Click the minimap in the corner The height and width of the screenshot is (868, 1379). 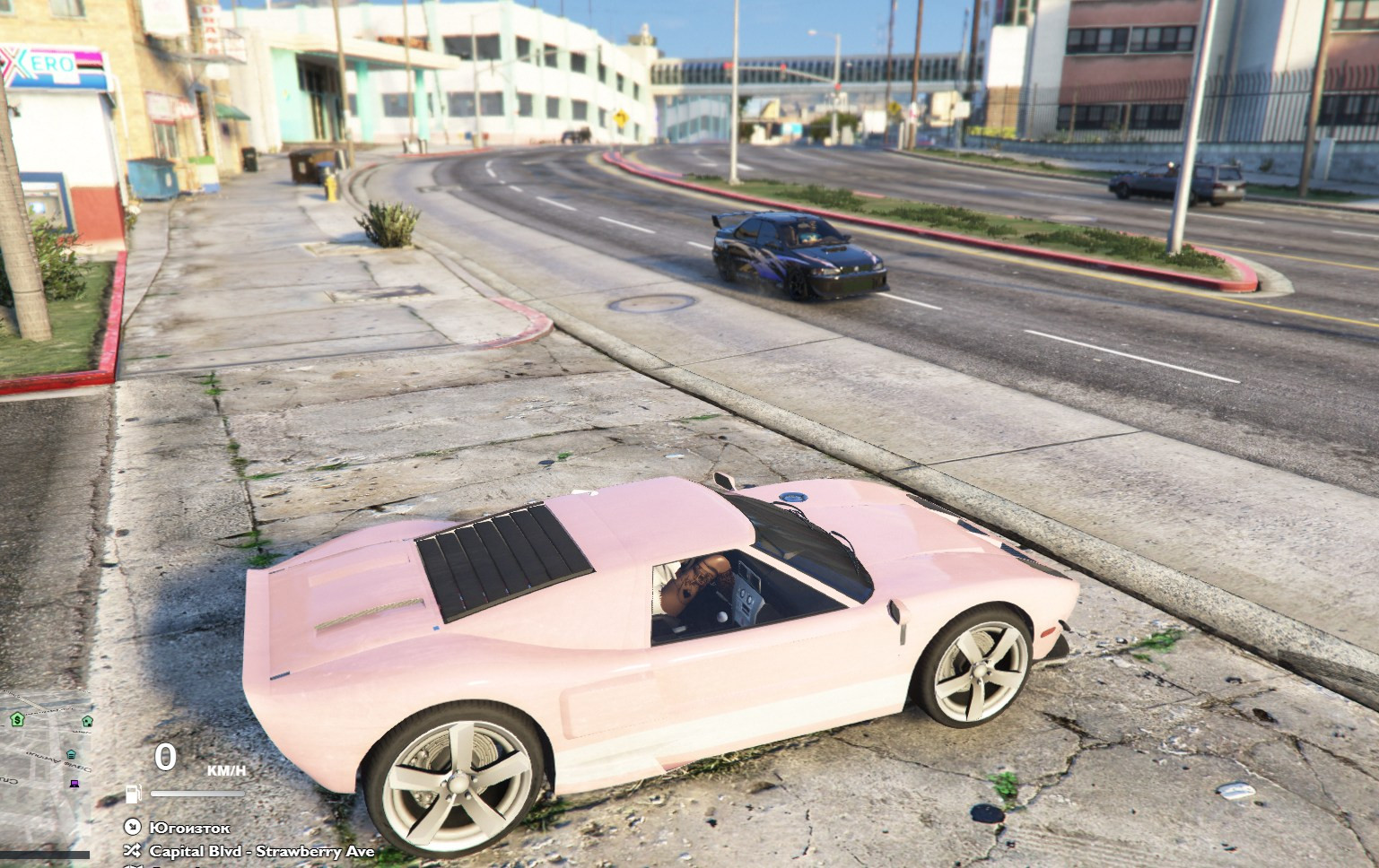[x=45, y=771]
